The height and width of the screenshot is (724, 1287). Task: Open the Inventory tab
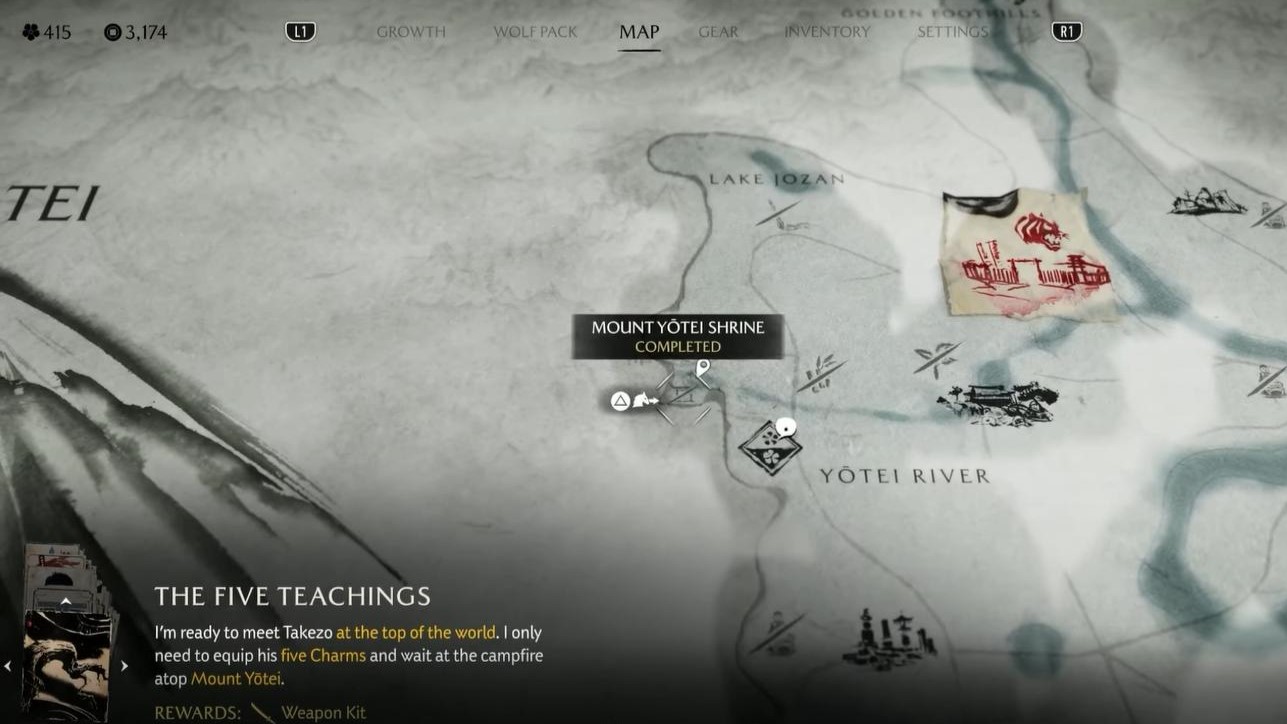827,32
